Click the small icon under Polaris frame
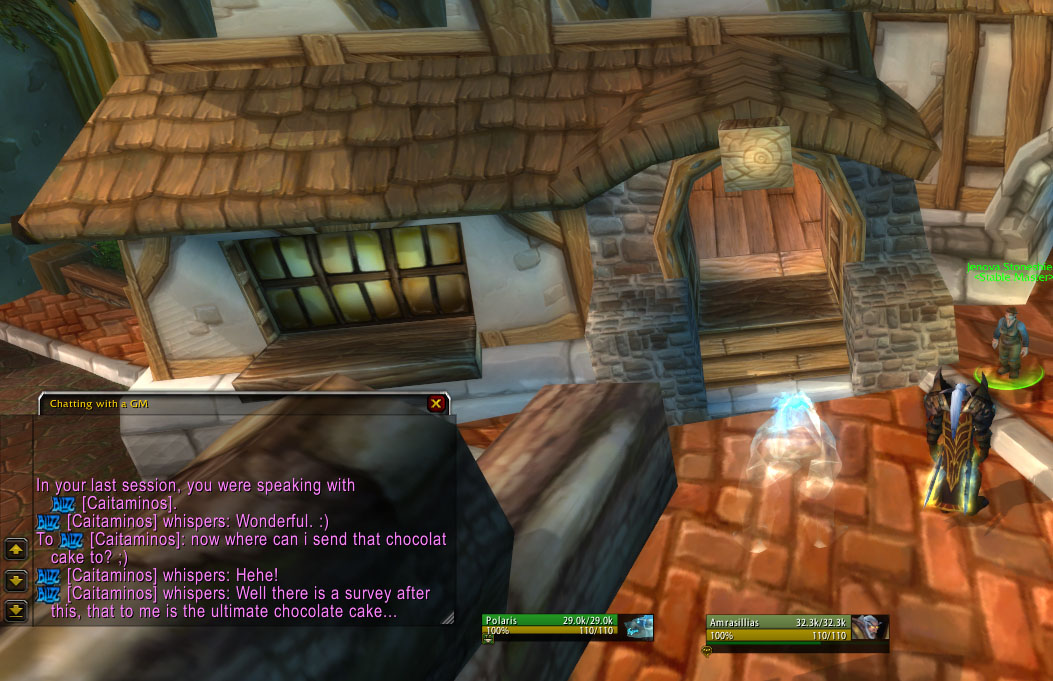Viewport: 1053px width, 681px height. [x=489, y=641]
